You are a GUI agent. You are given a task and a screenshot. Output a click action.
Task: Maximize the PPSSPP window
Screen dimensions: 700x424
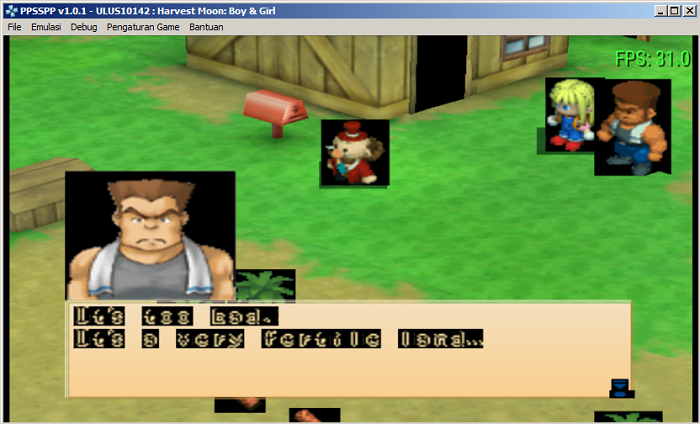click(674, 10)
